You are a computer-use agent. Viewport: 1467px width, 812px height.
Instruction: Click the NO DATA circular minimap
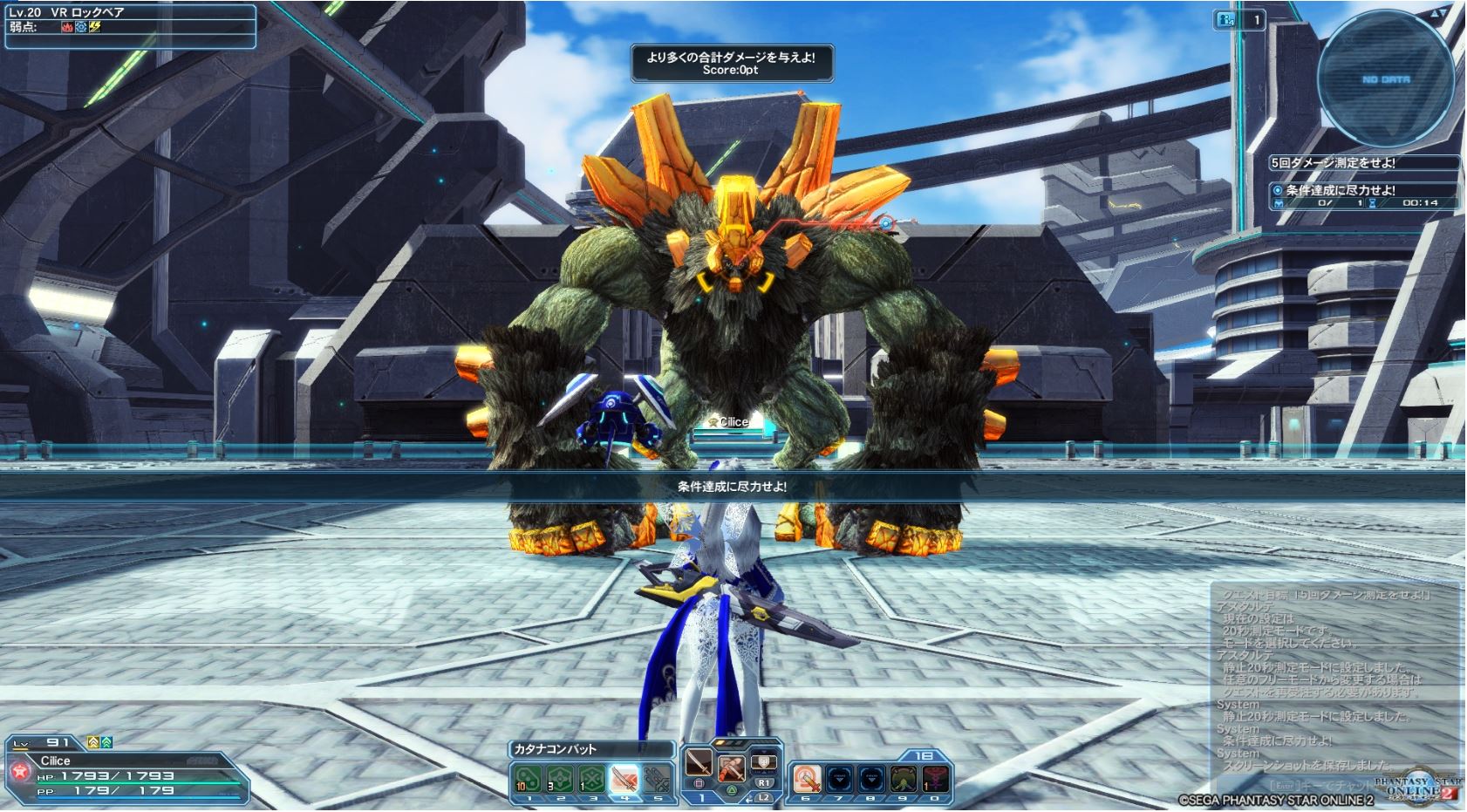pos(1386,79)
